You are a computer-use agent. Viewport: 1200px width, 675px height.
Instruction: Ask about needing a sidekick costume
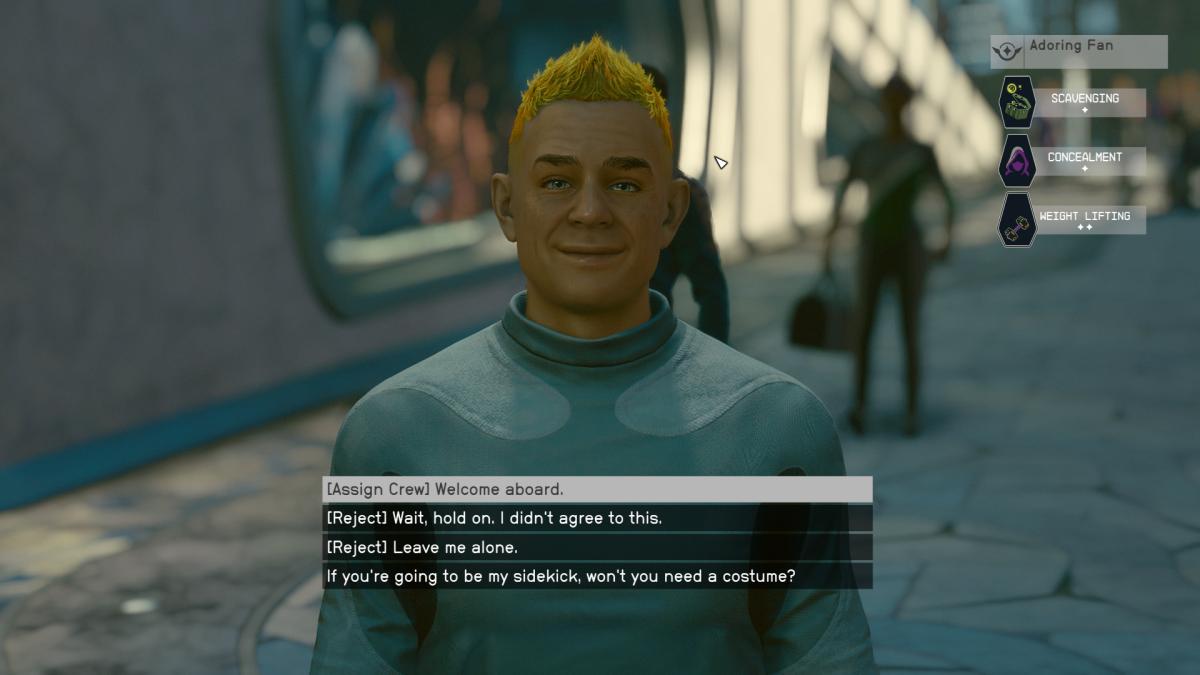tap(597, 576)
